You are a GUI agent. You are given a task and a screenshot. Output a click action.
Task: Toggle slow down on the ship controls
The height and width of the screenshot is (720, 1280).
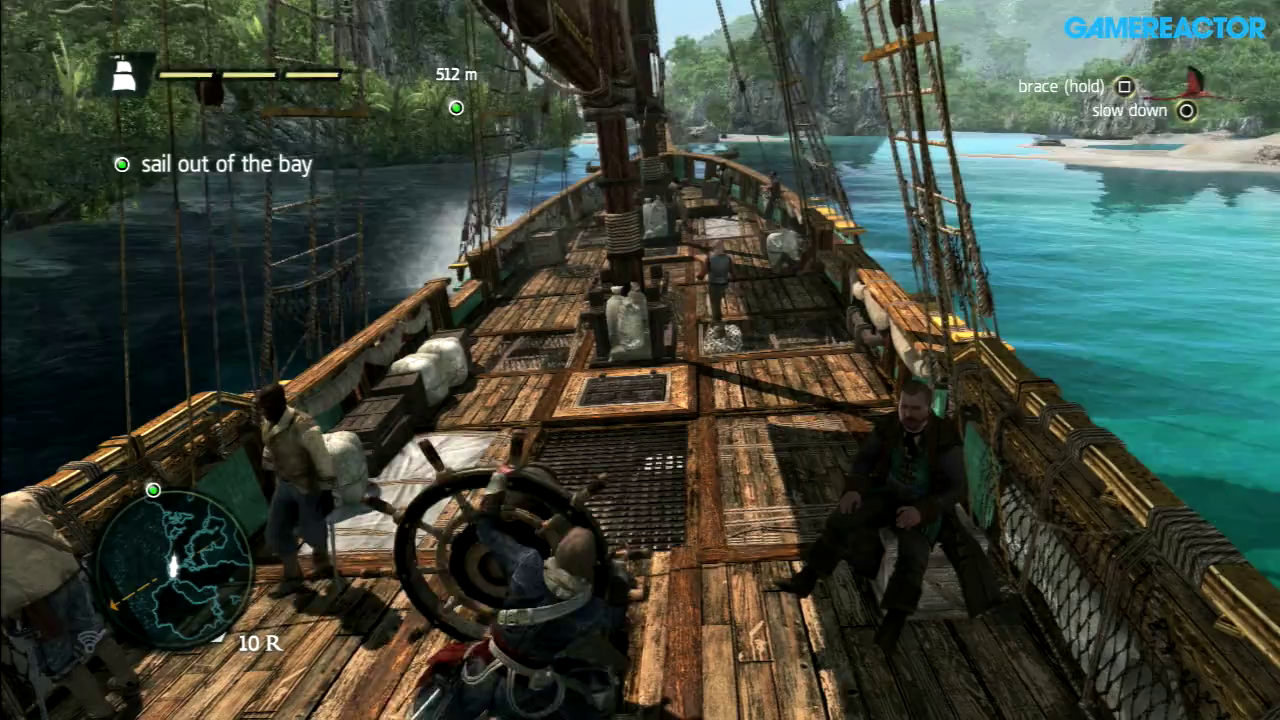pos(1186,111)
